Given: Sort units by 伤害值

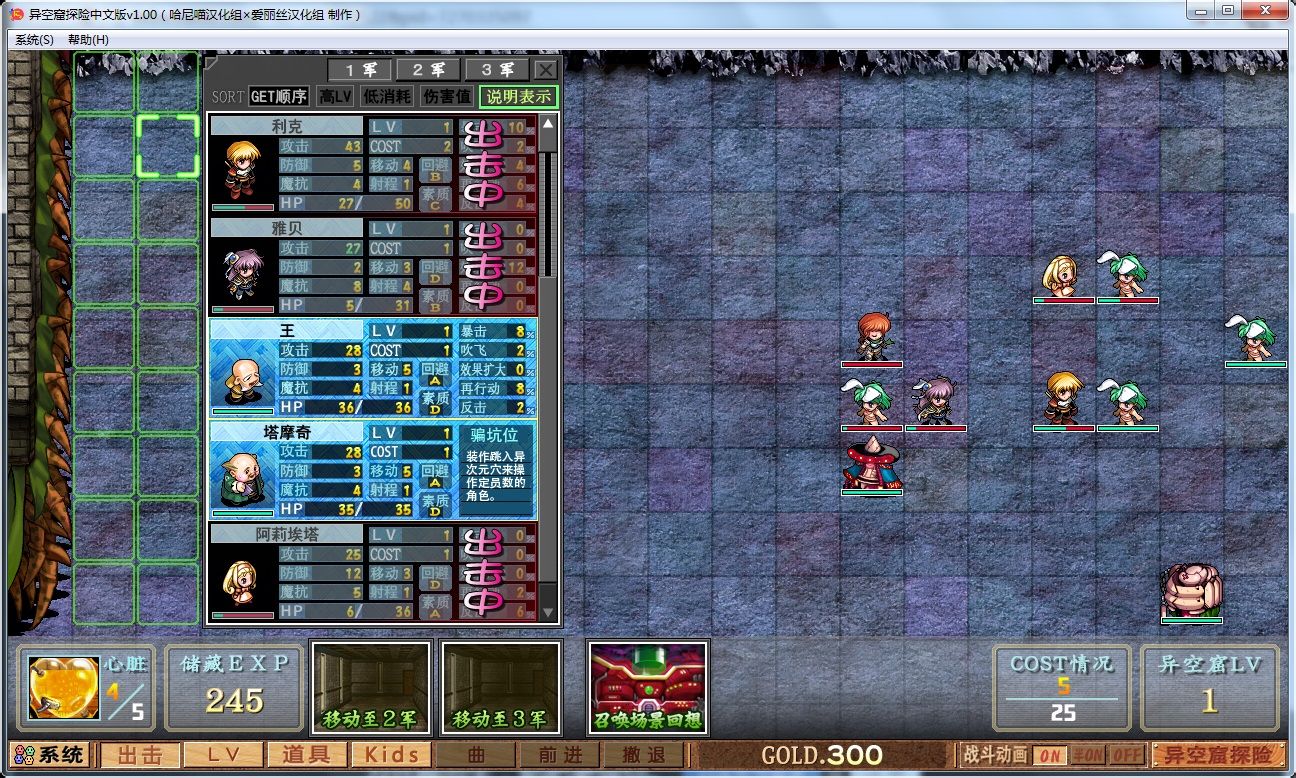Looking at the screenshot, I should pyautogui.click(x=446, y=97).
